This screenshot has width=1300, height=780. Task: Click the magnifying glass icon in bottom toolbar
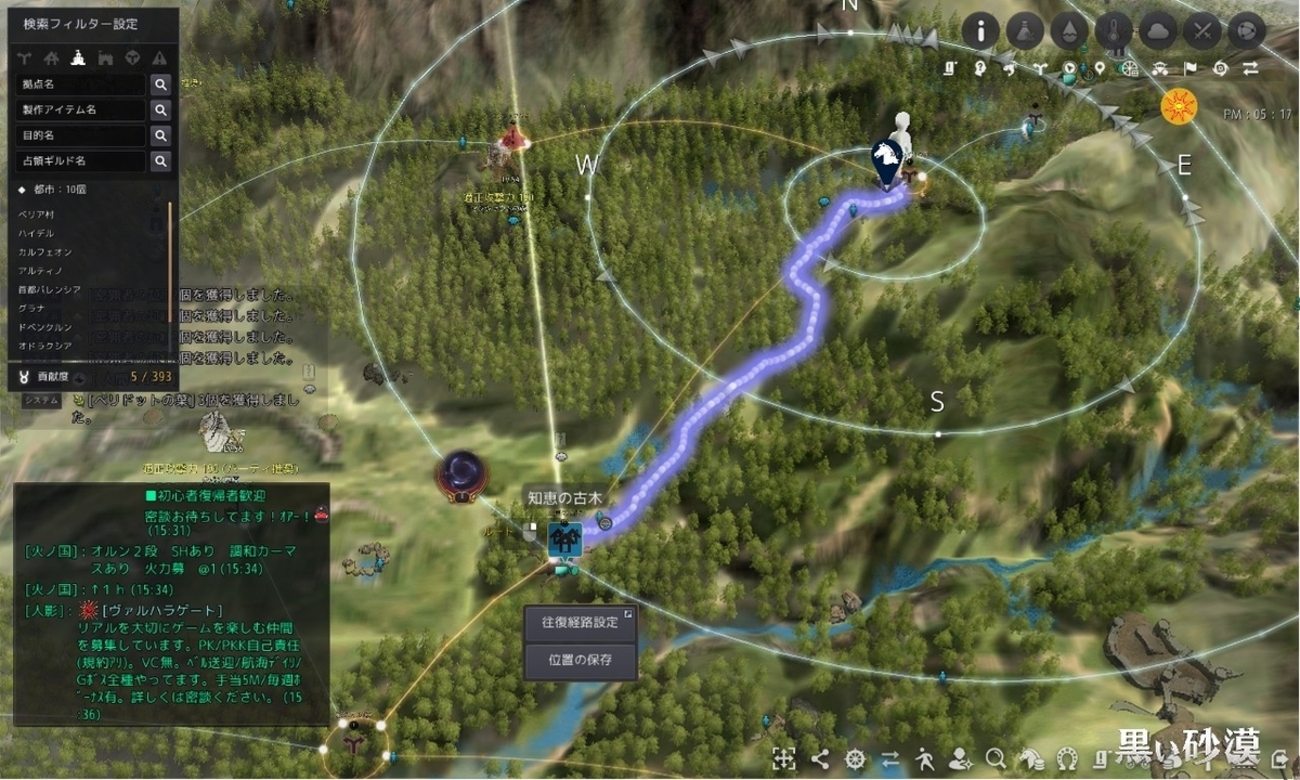[x=994, y=757]
